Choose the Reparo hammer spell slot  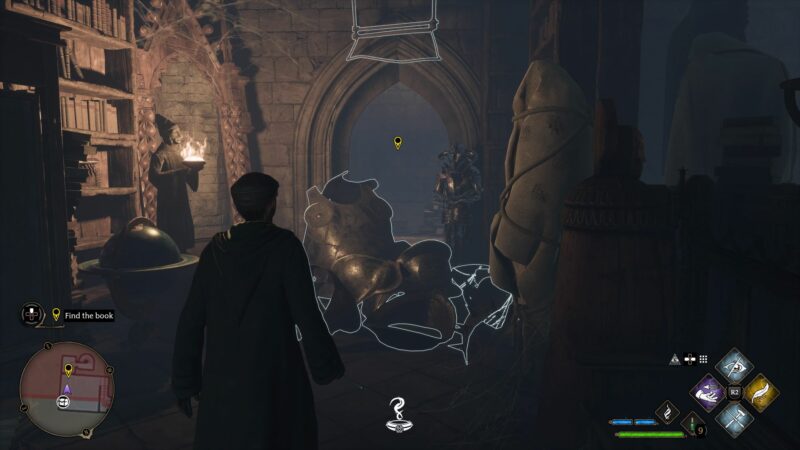(735, 421)
